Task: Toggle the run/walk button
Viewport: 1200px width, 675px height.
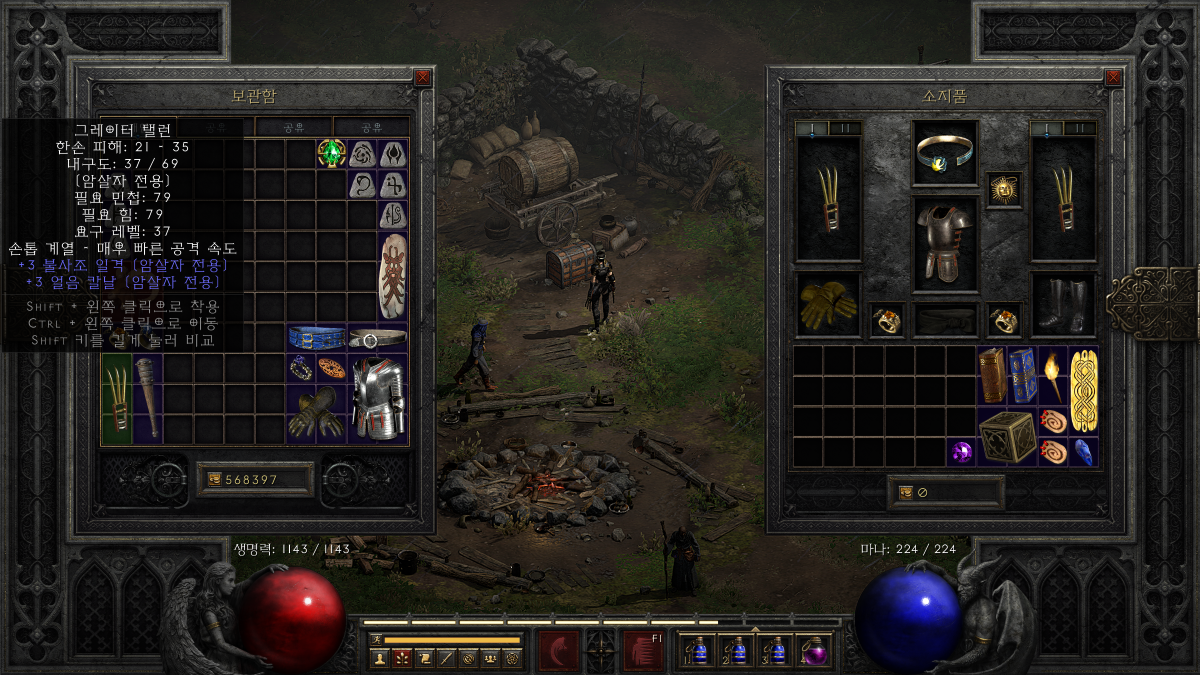Action: pyautogui.click(x=377, y=639)
